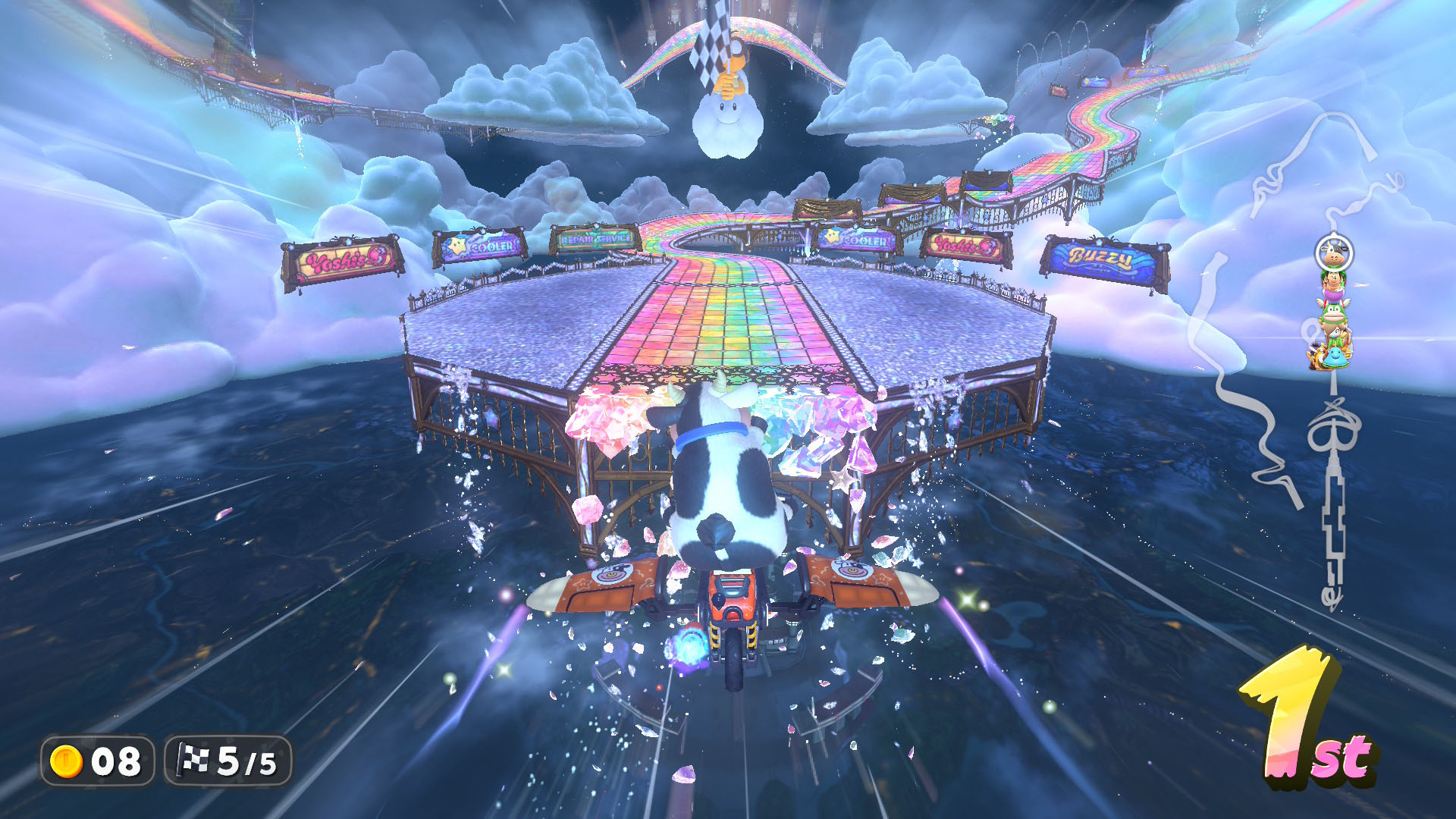Click the checkered finish banner at the top
This screenshot has width=1456, height=819.
(709, 42)
